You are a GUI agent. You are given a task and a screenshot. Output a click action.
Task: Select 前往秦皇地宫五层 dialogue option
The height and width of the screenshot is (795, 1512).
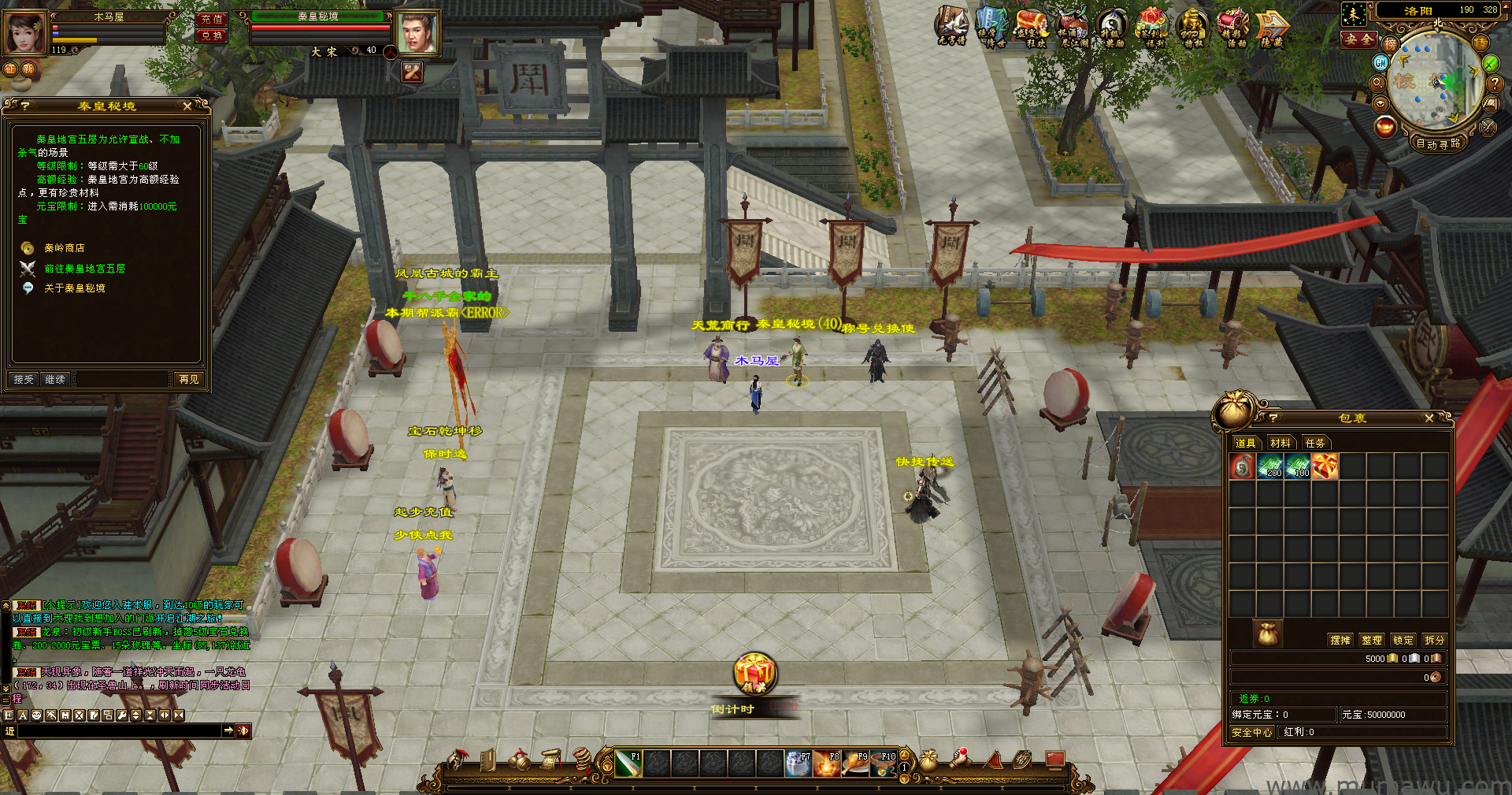point(84,269)
